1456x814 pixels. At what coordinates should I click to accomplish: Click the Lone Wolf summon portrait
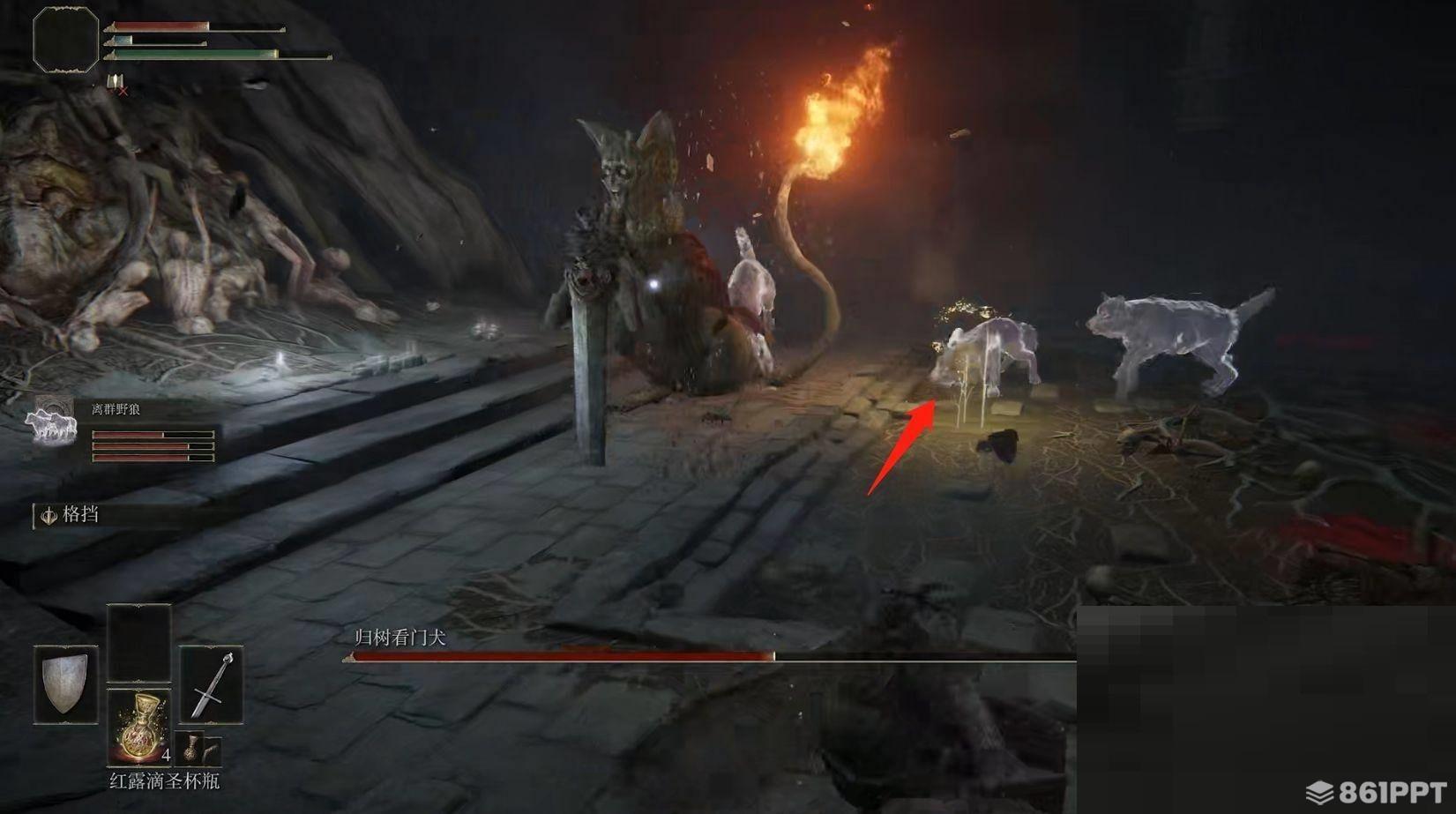click(x=51, y=422)
